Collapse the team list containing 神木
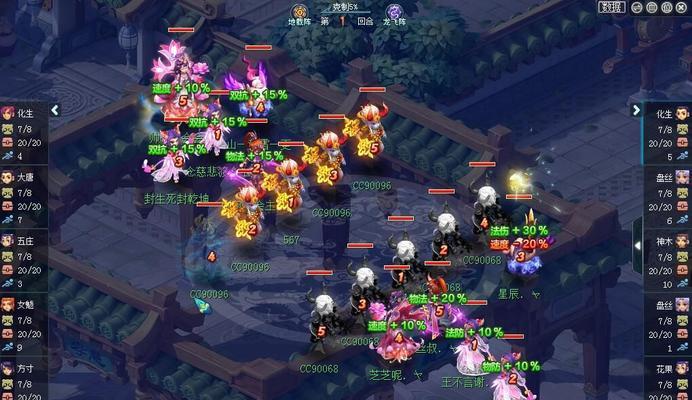 coord(636,110)
